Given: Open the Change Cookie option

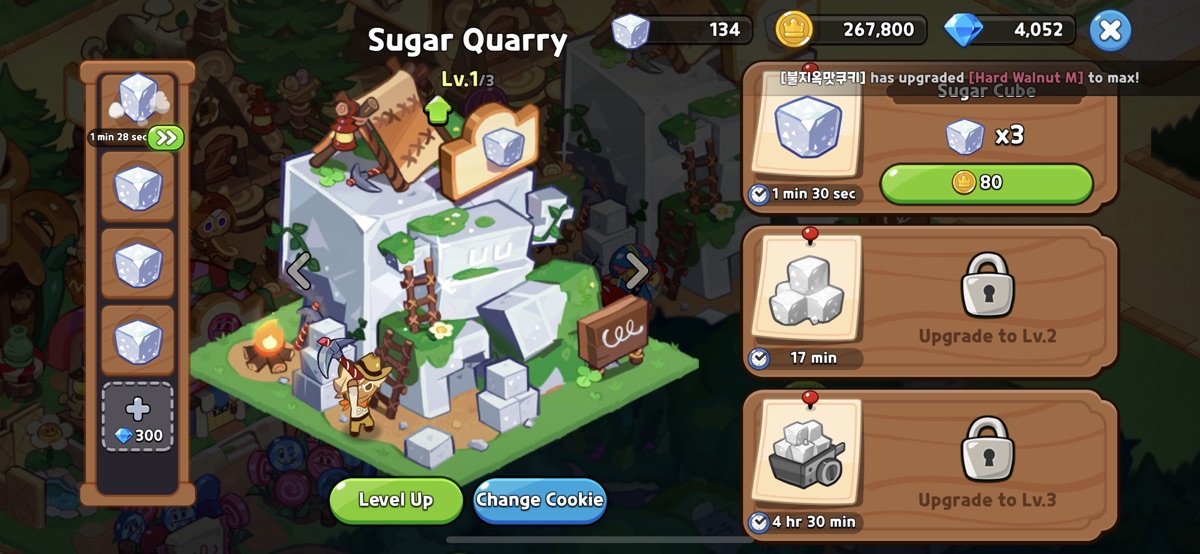Looking at the screenshot, I should pyautogui.click(x=540, y=500).
